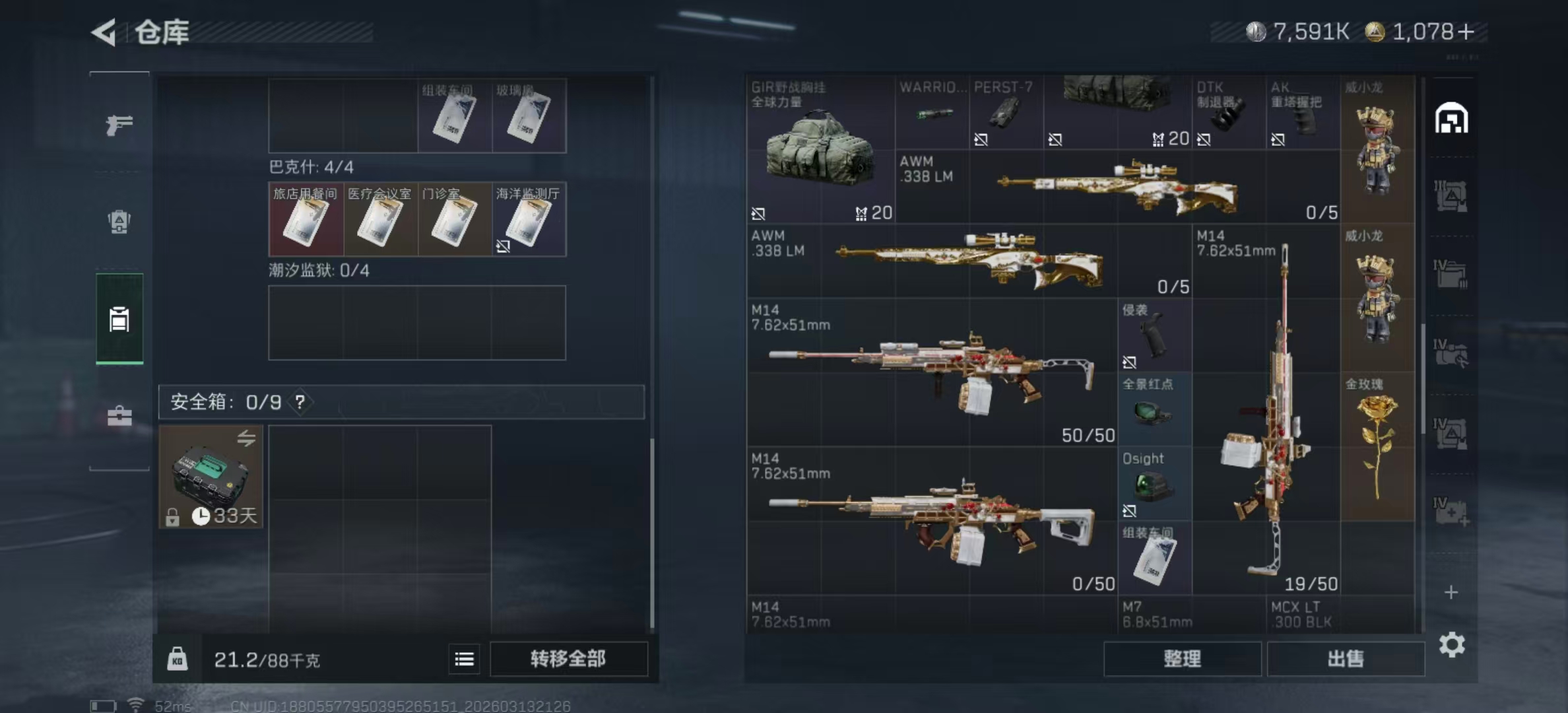Select the 旅店用餐间 key card

pos(306,219)
